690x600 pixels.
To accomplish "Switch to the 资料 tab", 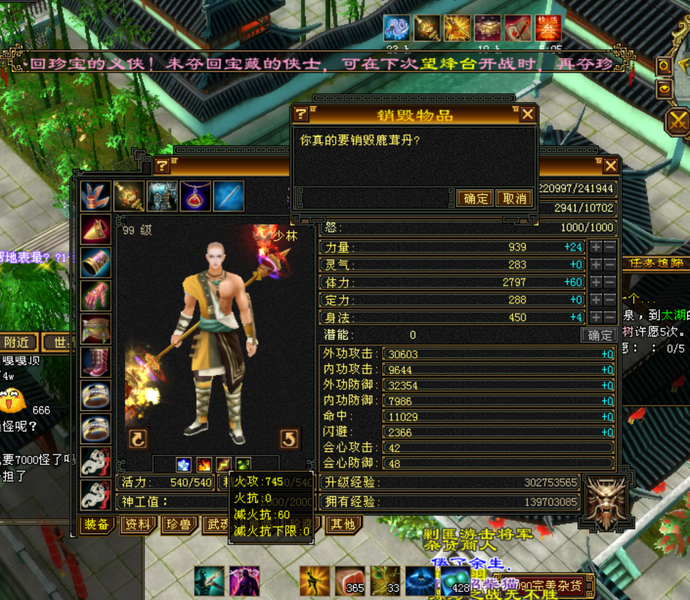I will [x=138, y=524].
